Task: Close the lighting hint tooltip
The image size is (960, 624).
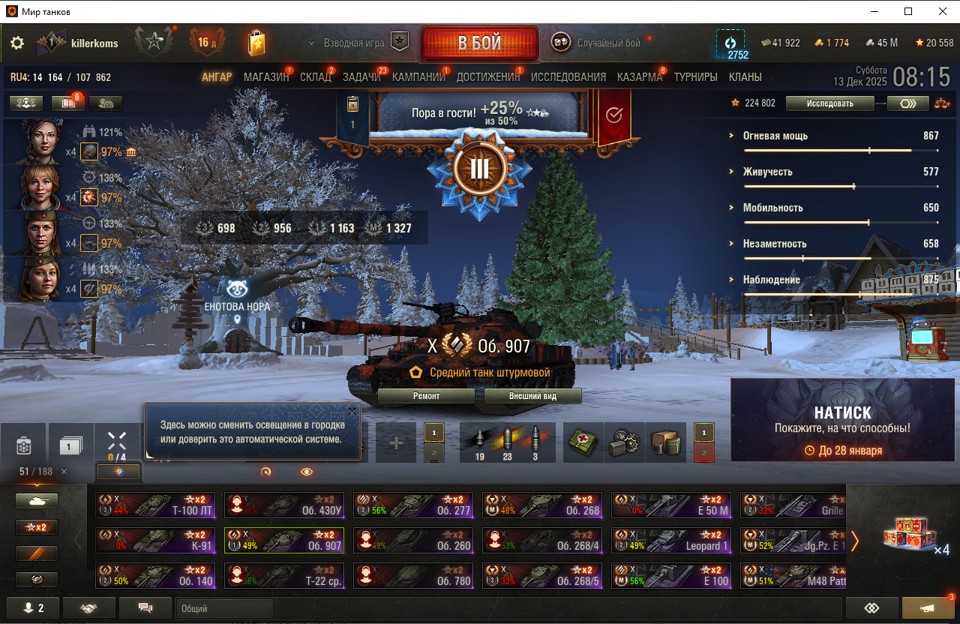Action: point(352,410)
